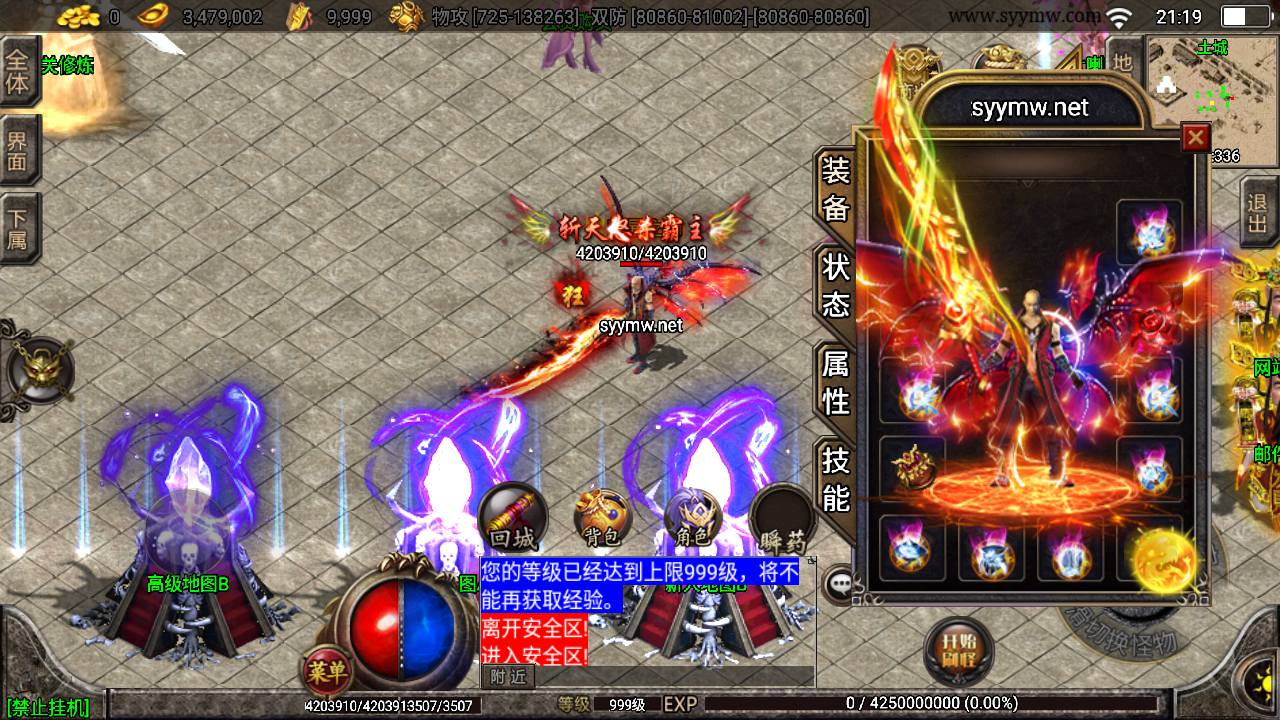Viewport: 1280px width, 720px height.
Task: Click the 禁止挂机 auto-play toggle
Action: [x=48, y=708]
